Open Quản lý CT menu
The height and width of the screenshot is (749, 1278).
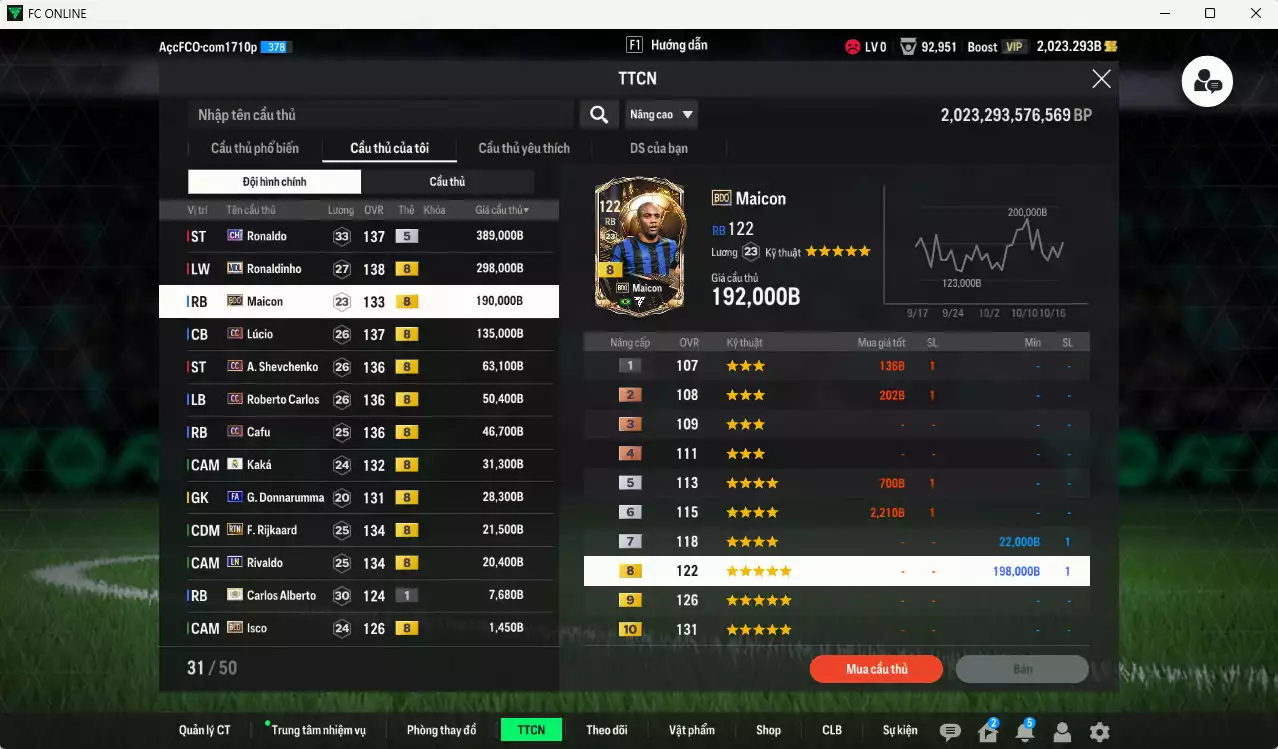[x=205, y=730]
